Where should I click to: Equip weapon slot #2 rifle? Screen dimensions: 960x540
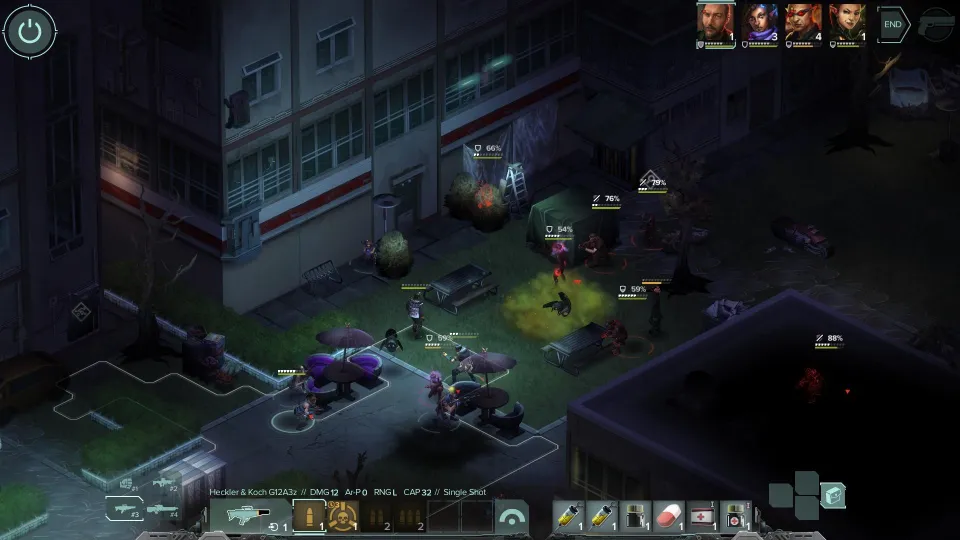tap(163, 484)
